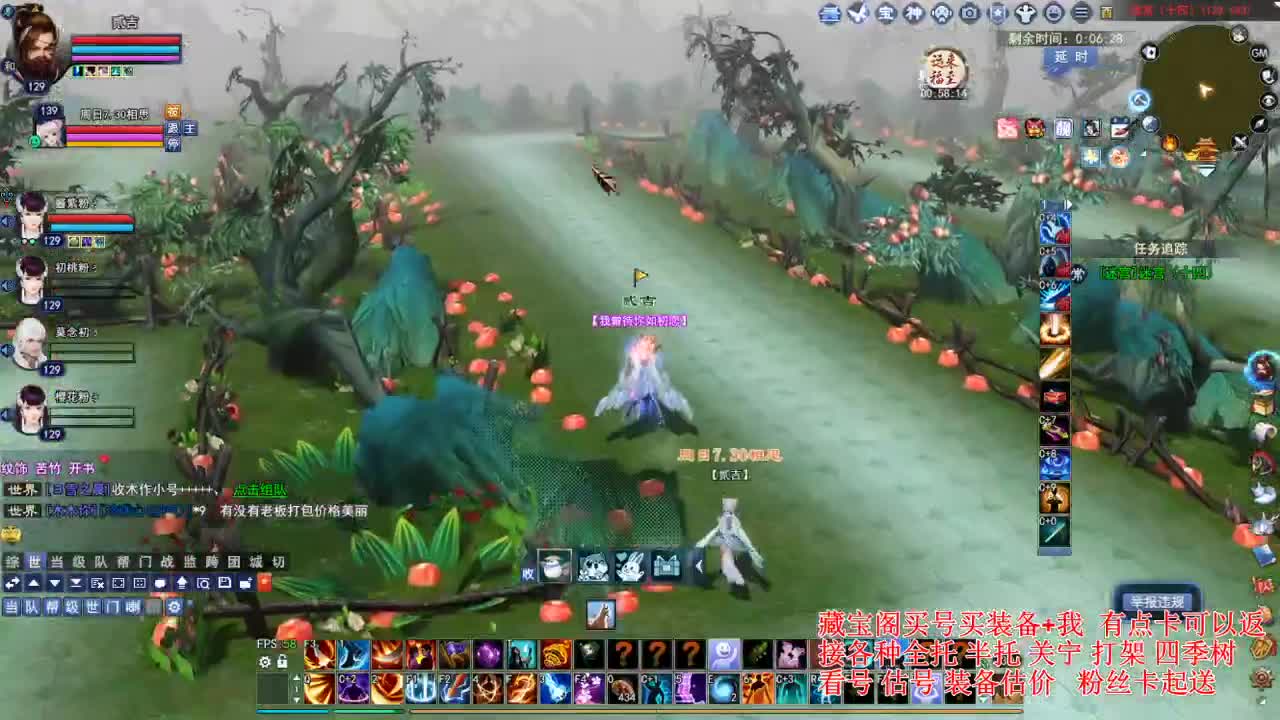Open chat settings via the gear icon

175,607
